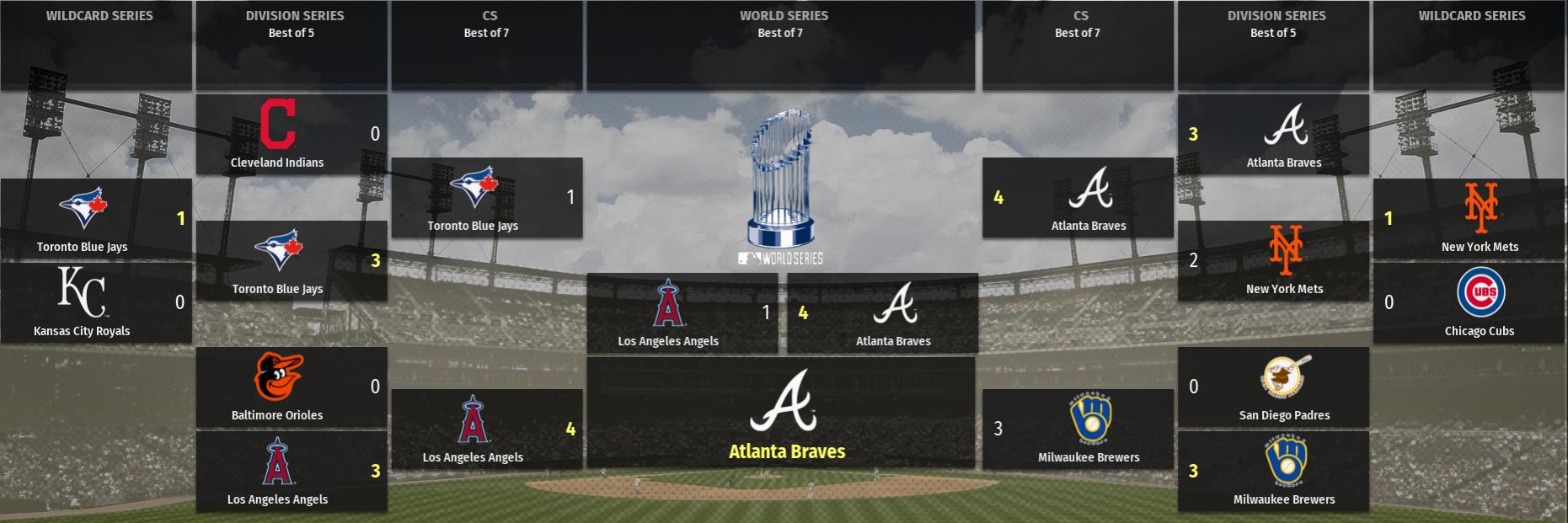Click the Milwaukee Brewers Division Series tile
Screen dimensions: 1568x523
tap(1273, 472)
